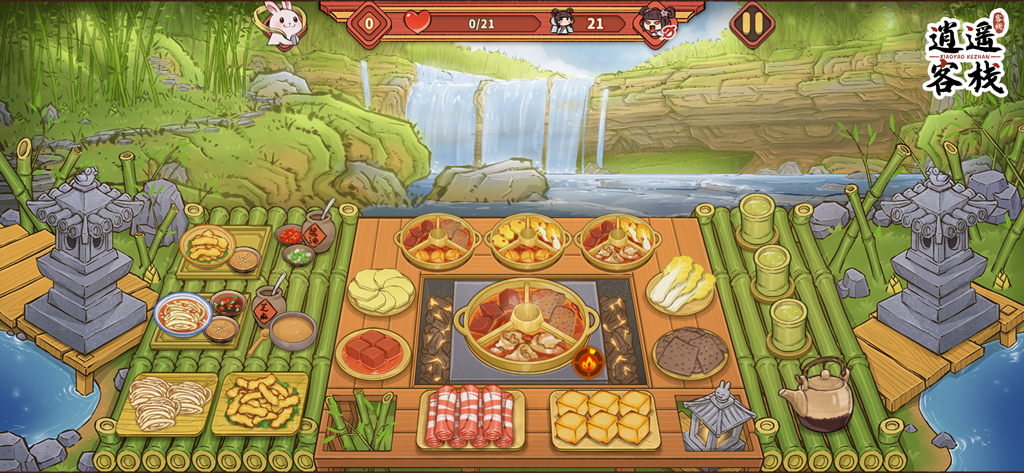This screenshot has height=473, width=1024.
Task: Pick the yellow tofu cubes tray
Action: [x=603, y=416]
